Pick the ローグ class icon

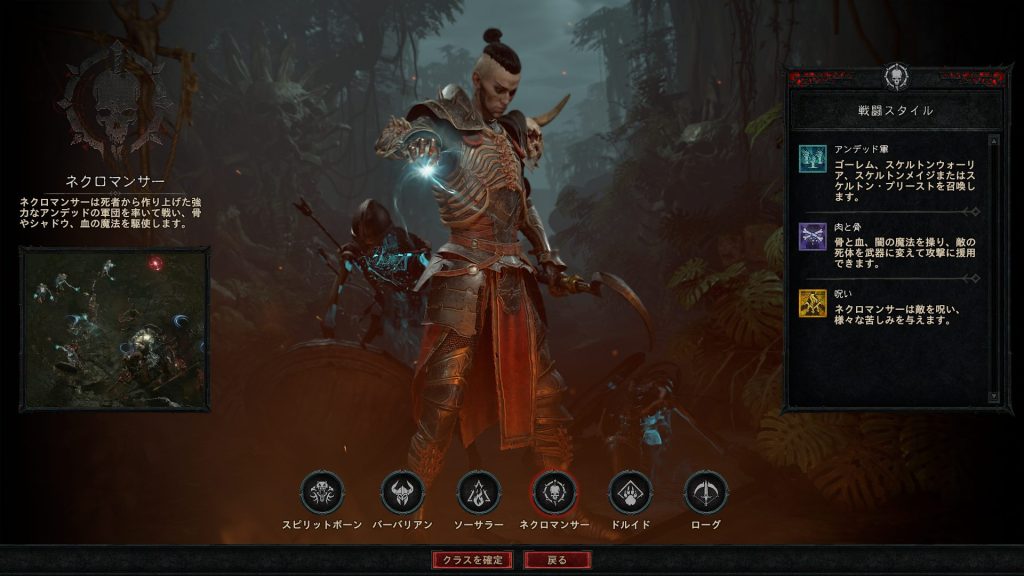pos(705,493)
